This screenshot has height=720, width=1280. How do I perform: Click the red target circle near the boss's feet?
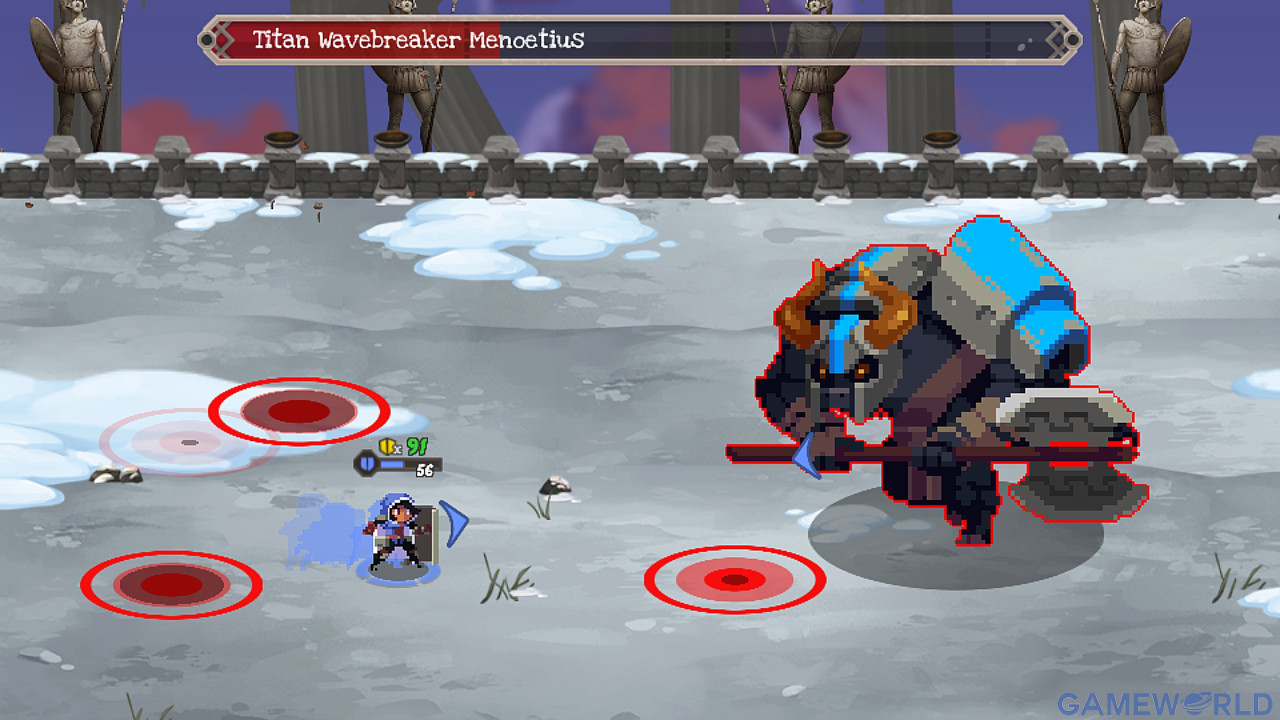(x=736, y=581)
